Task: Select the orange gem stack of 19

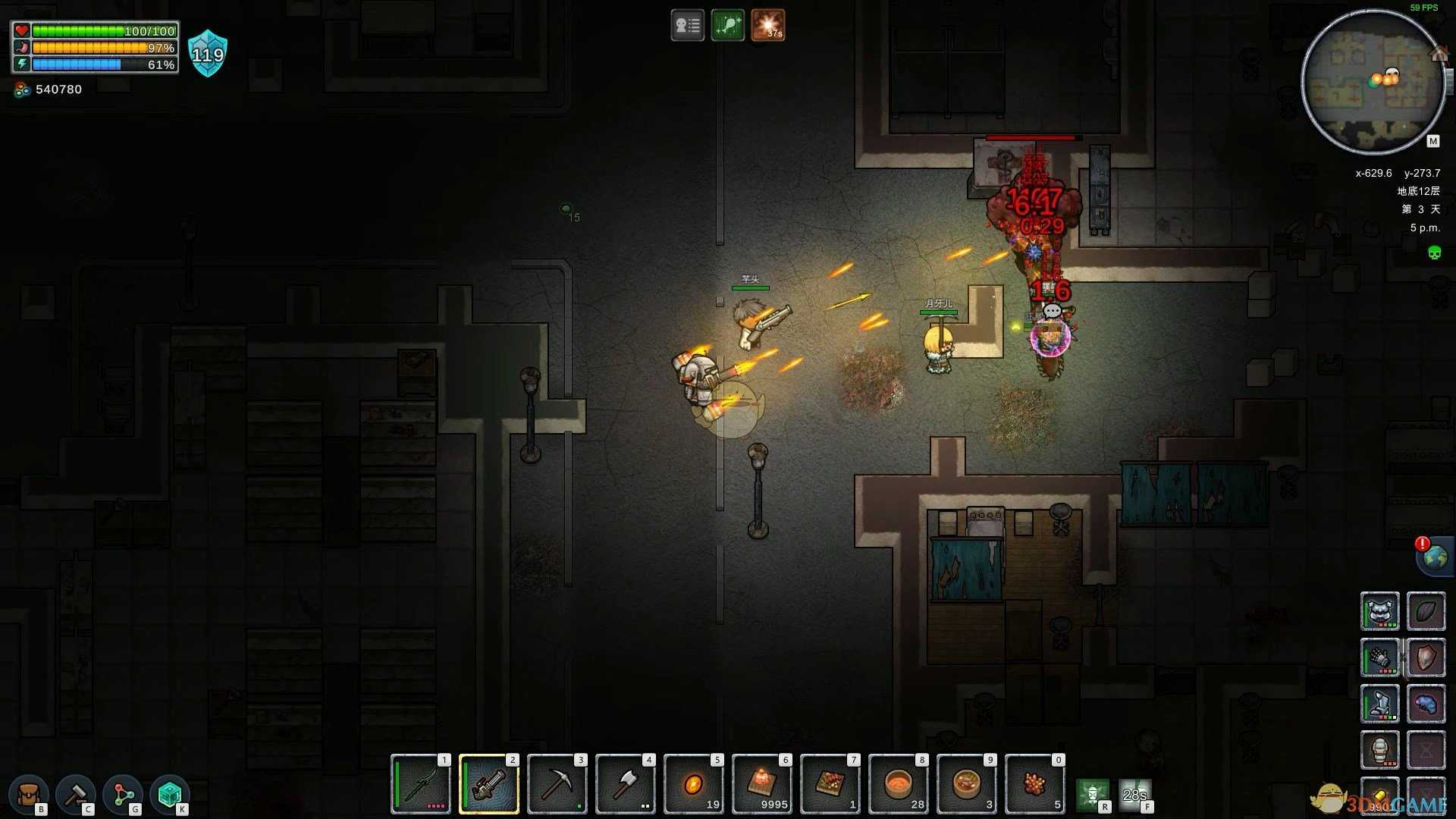Action: (694, 785)
